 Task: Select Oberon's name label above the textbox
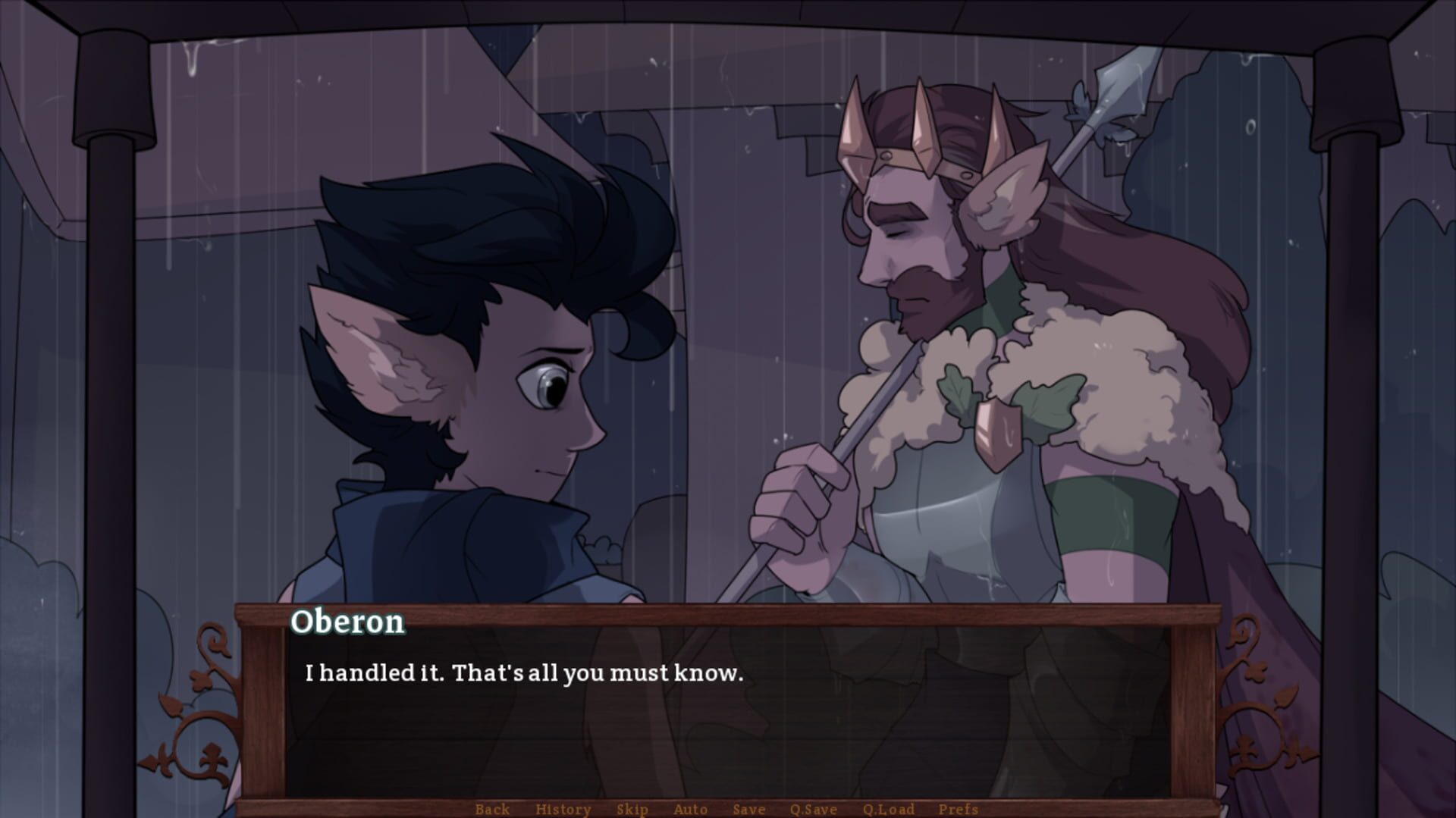(x=350, y=623)
